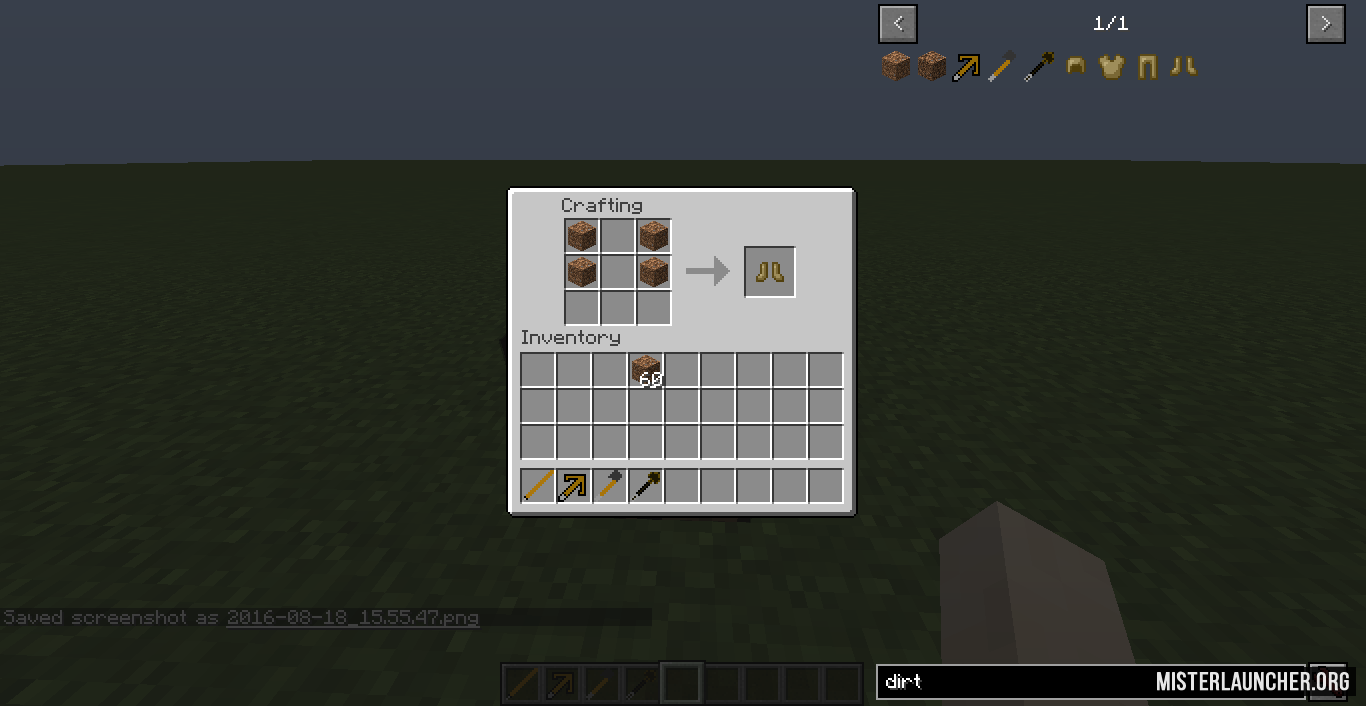Choose the boots in the item list
1366x706 pixels.
click(1184, 67)
